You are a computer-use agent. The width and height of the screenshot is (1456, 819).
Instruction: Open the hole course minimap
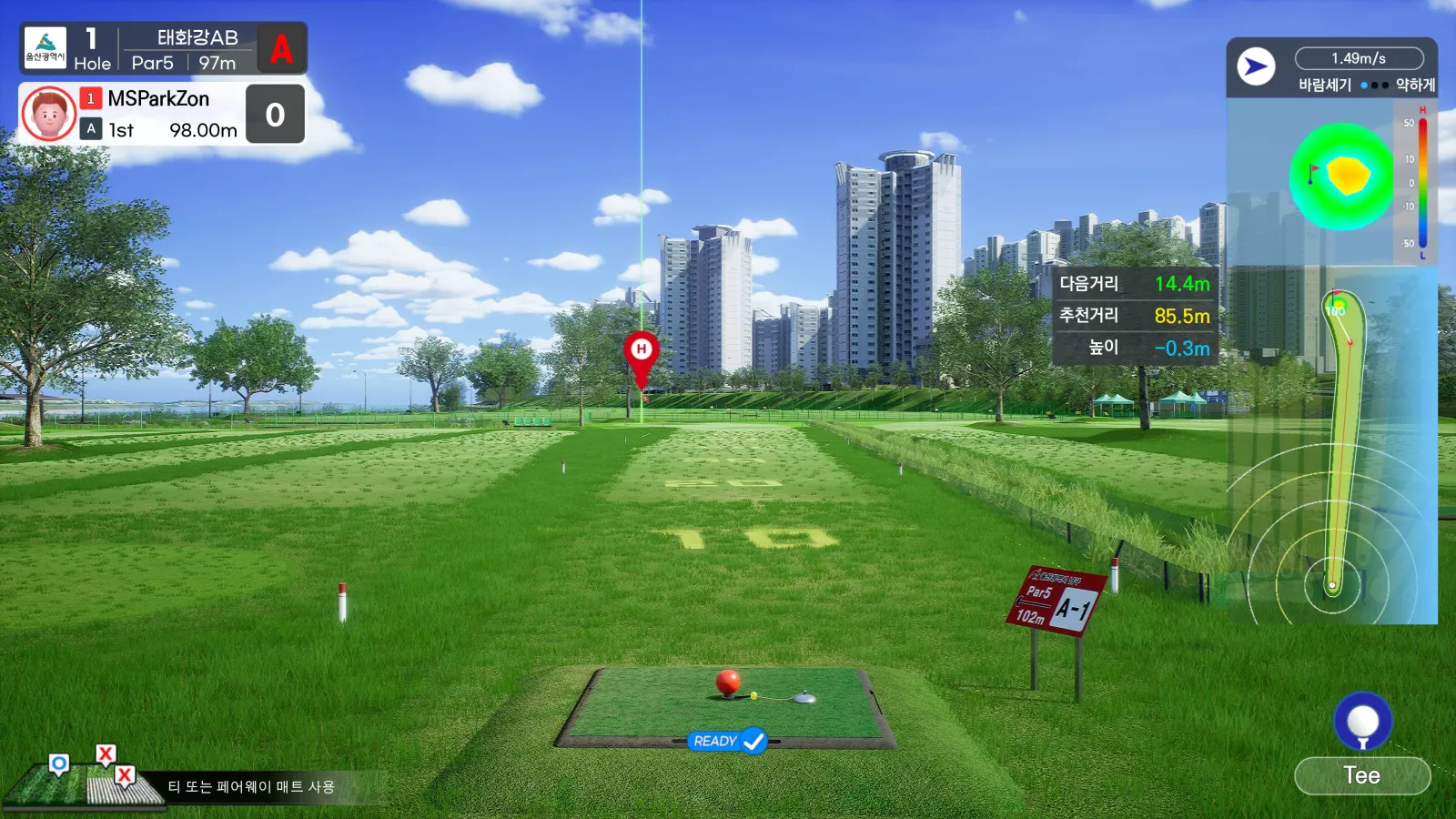[1333, 446]
